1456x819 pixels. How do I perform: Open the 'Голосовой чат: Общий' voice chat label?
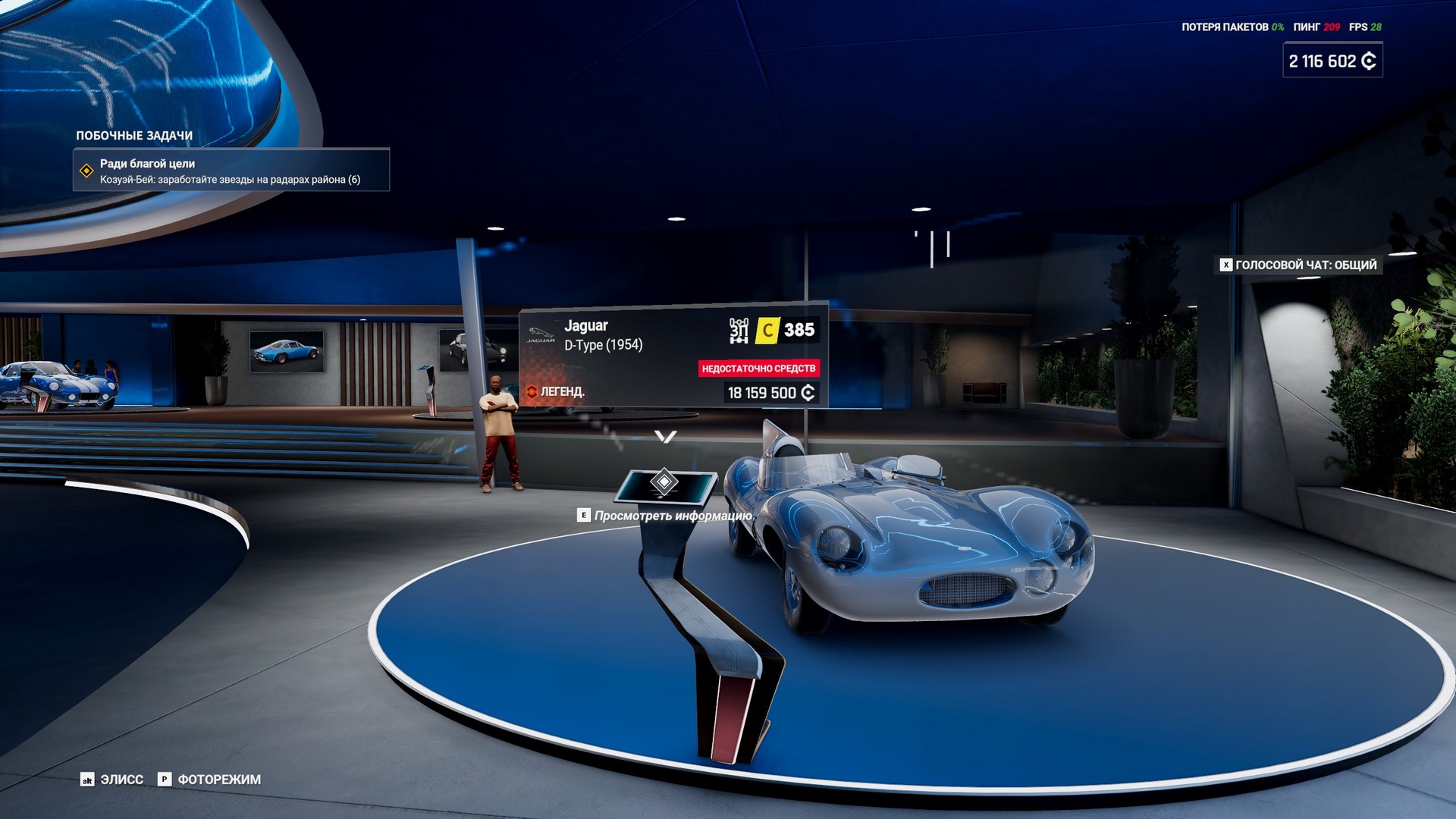pos(1298,265)
